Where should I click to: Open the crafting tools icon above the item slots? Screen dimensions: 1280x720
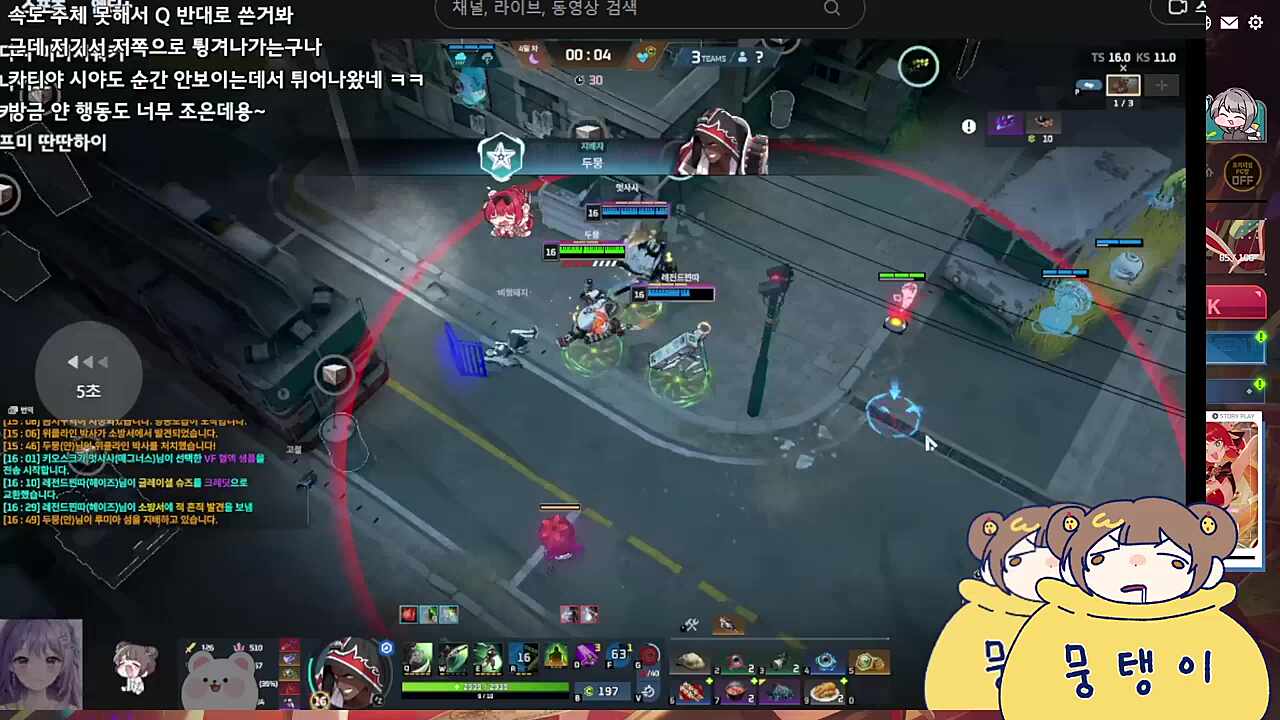689,625
